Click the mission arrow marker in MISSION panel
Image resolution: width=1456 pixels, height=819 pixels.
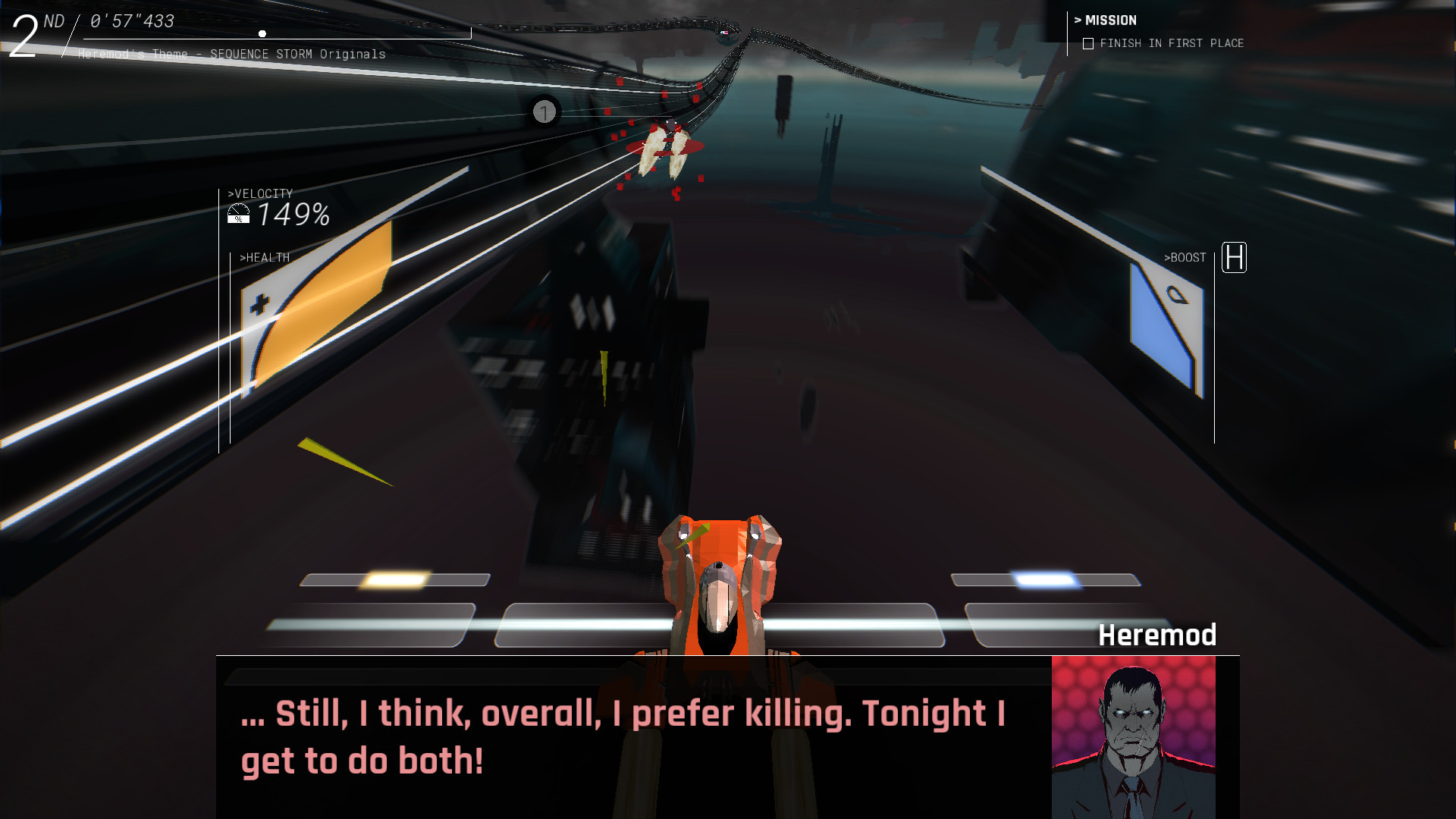click(x=1078, y=20)
